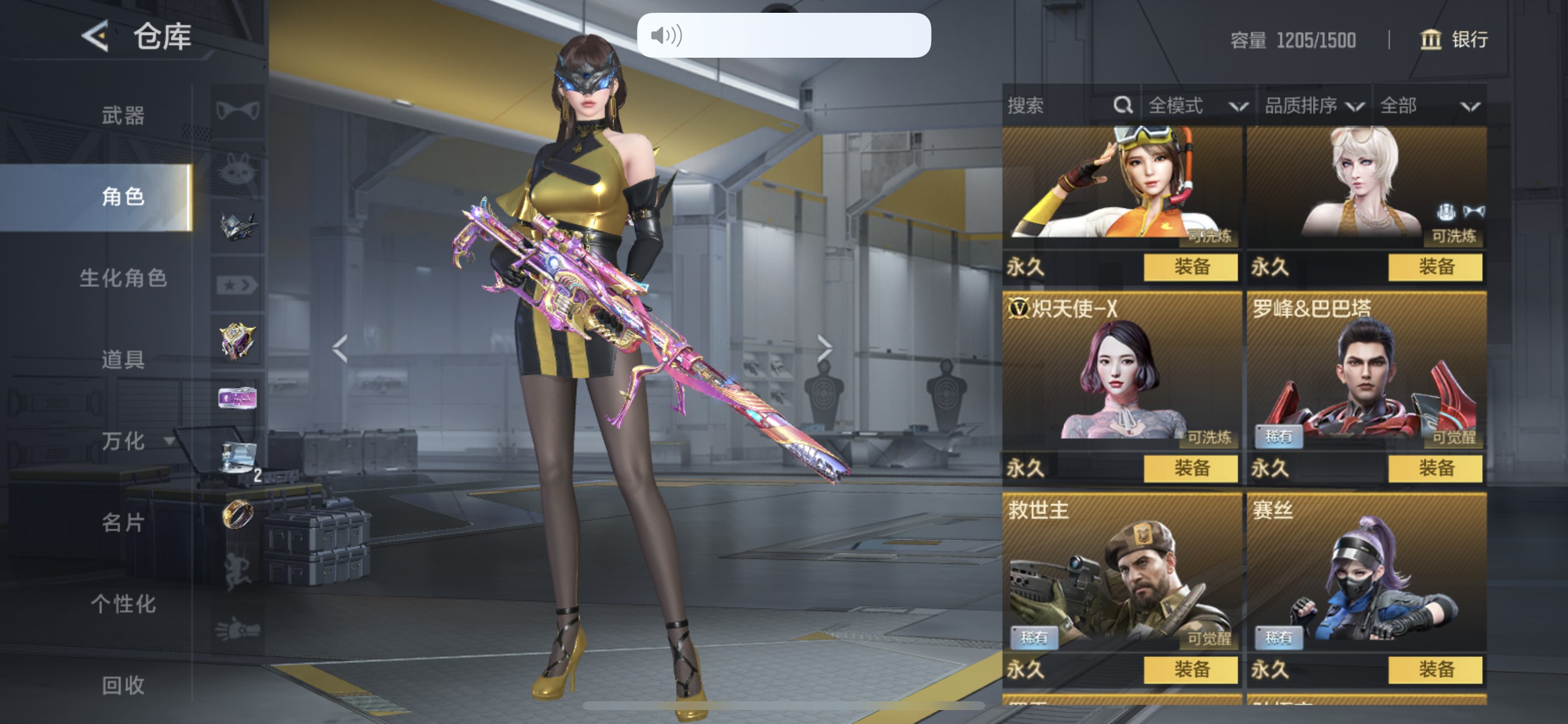The width and height of the screenshot is (1568, 724).
Task: Rotate character preview with the right arrow
Action: click(824, 349)
